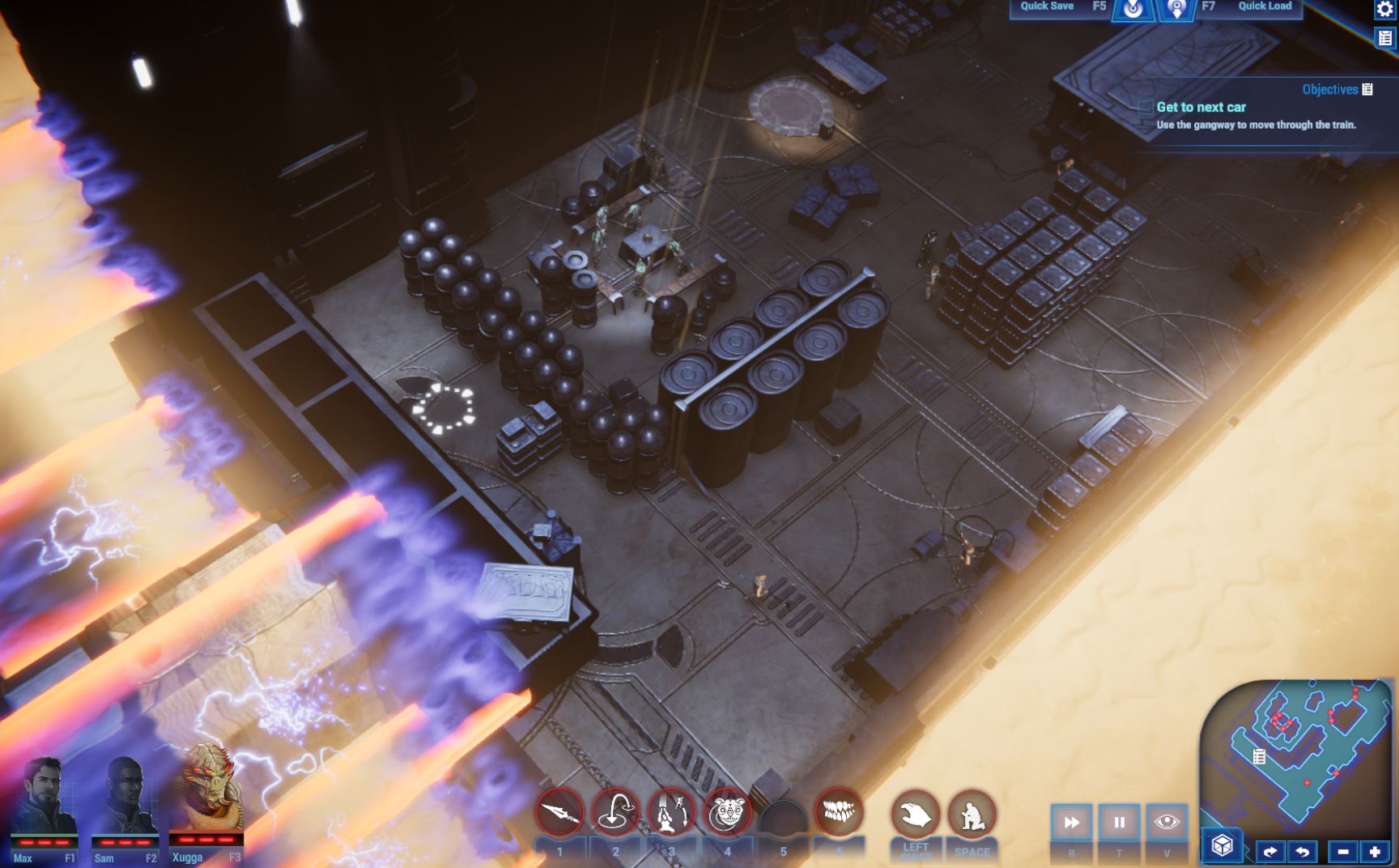This screenshot has width=1399, height=868.
Task: Zoom in the minimap with plus
Action: point(1375,851)
